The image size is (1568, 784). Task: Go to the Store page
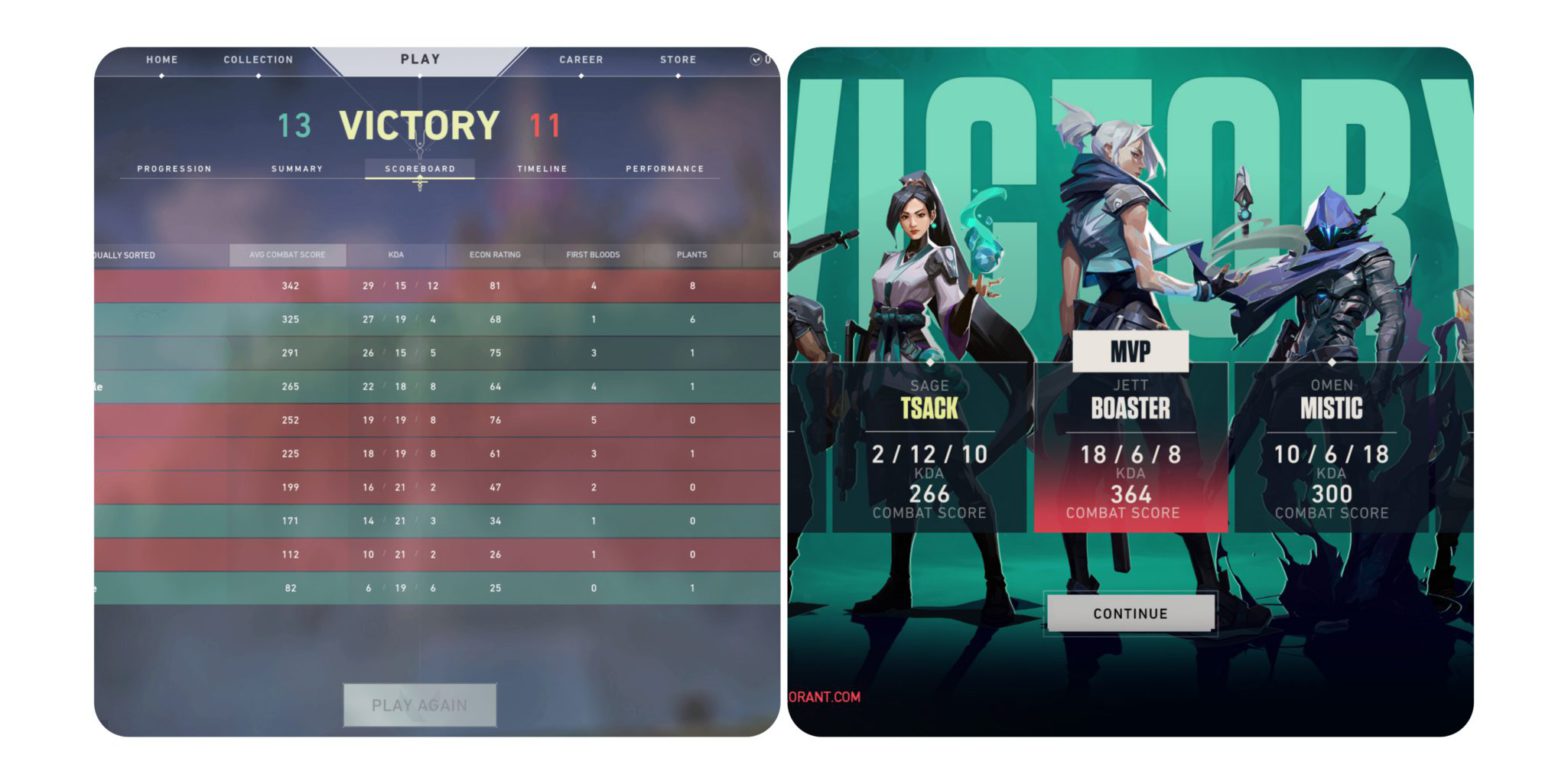click(x=678, y=59)
